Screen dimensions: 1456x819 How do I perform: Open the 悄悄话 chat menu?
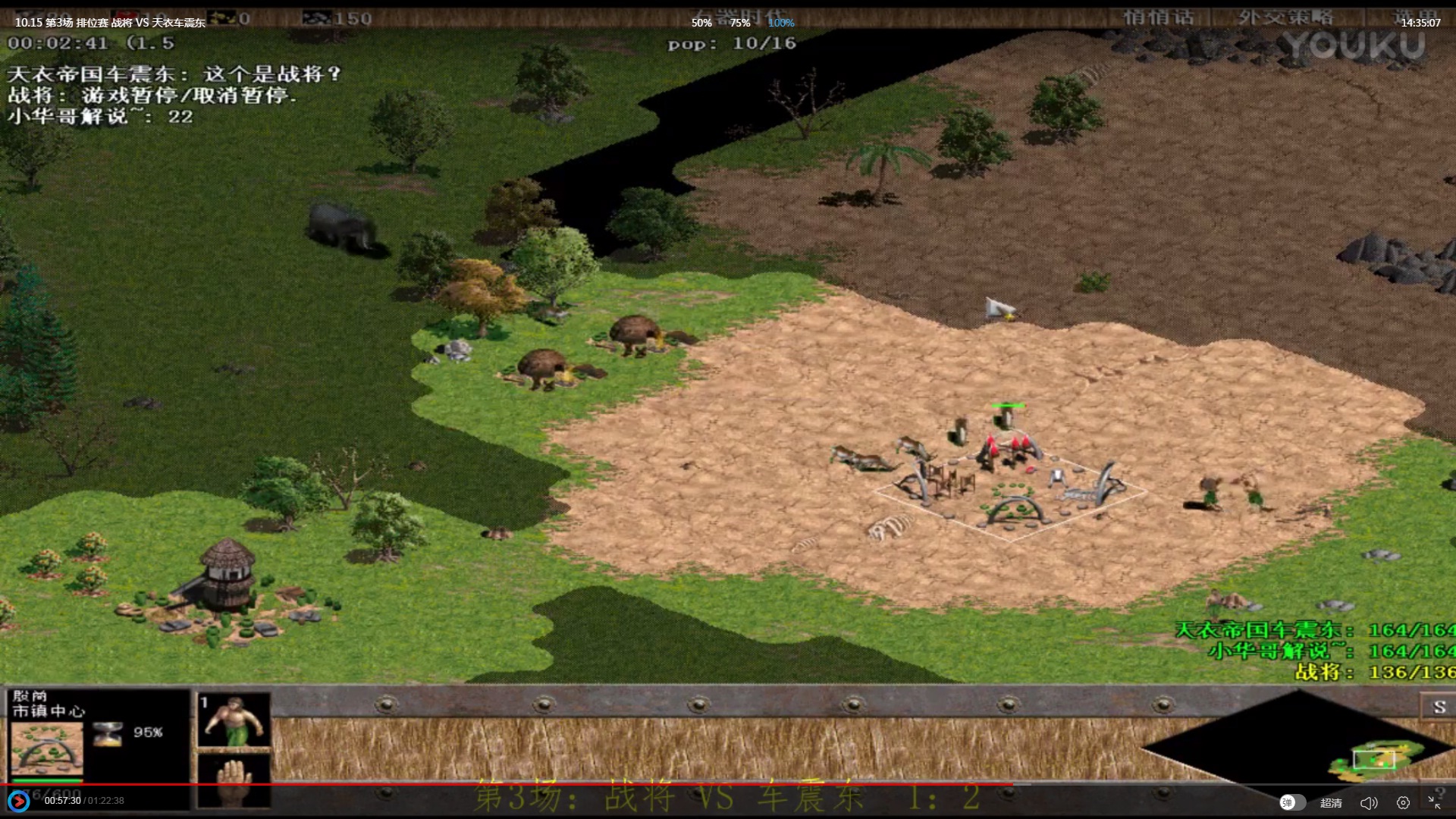(x=1158, y=17)
